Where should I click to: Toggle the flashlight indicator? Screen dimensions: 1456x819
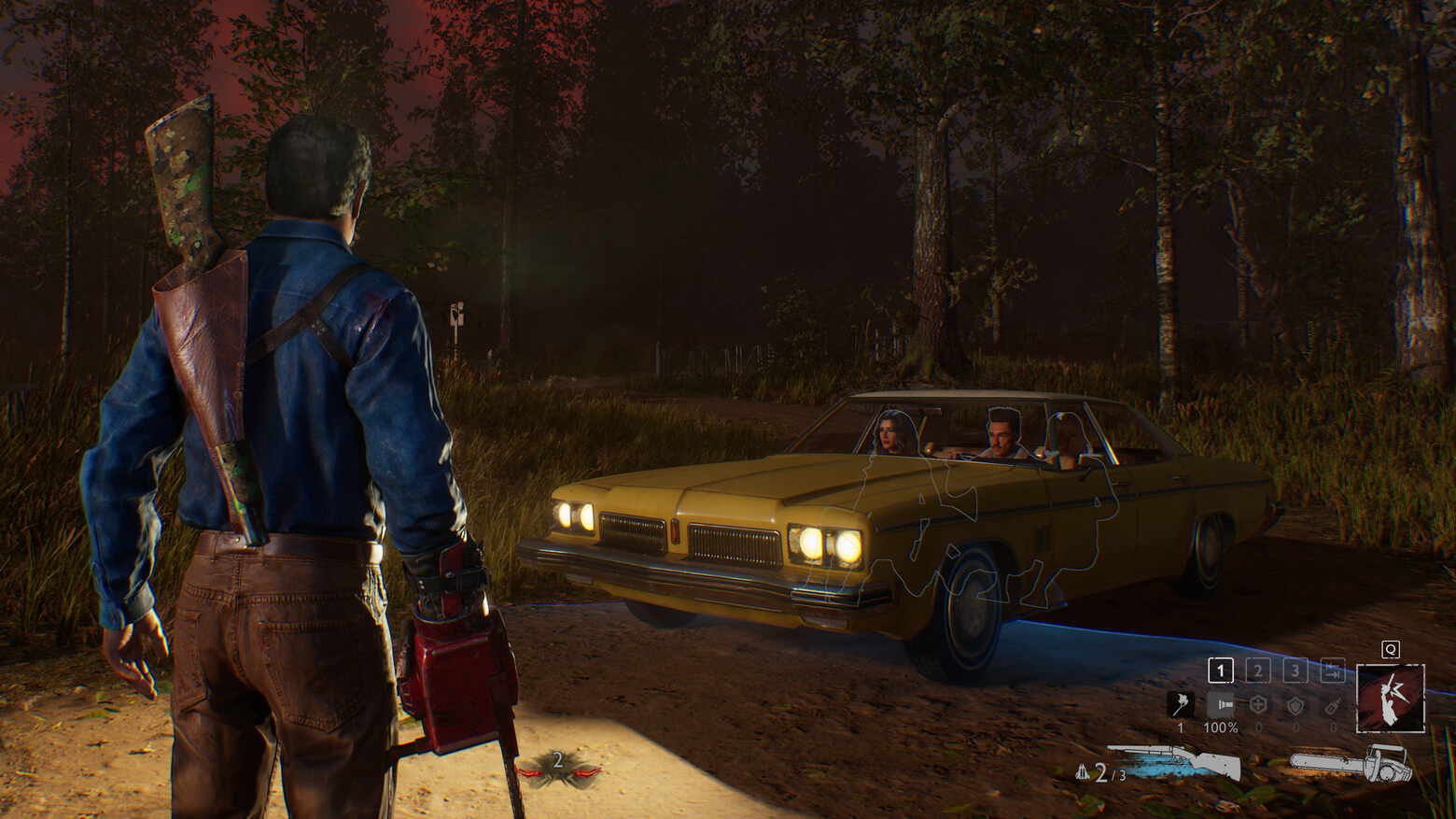pyautogui.click(x=1221, y=703)
